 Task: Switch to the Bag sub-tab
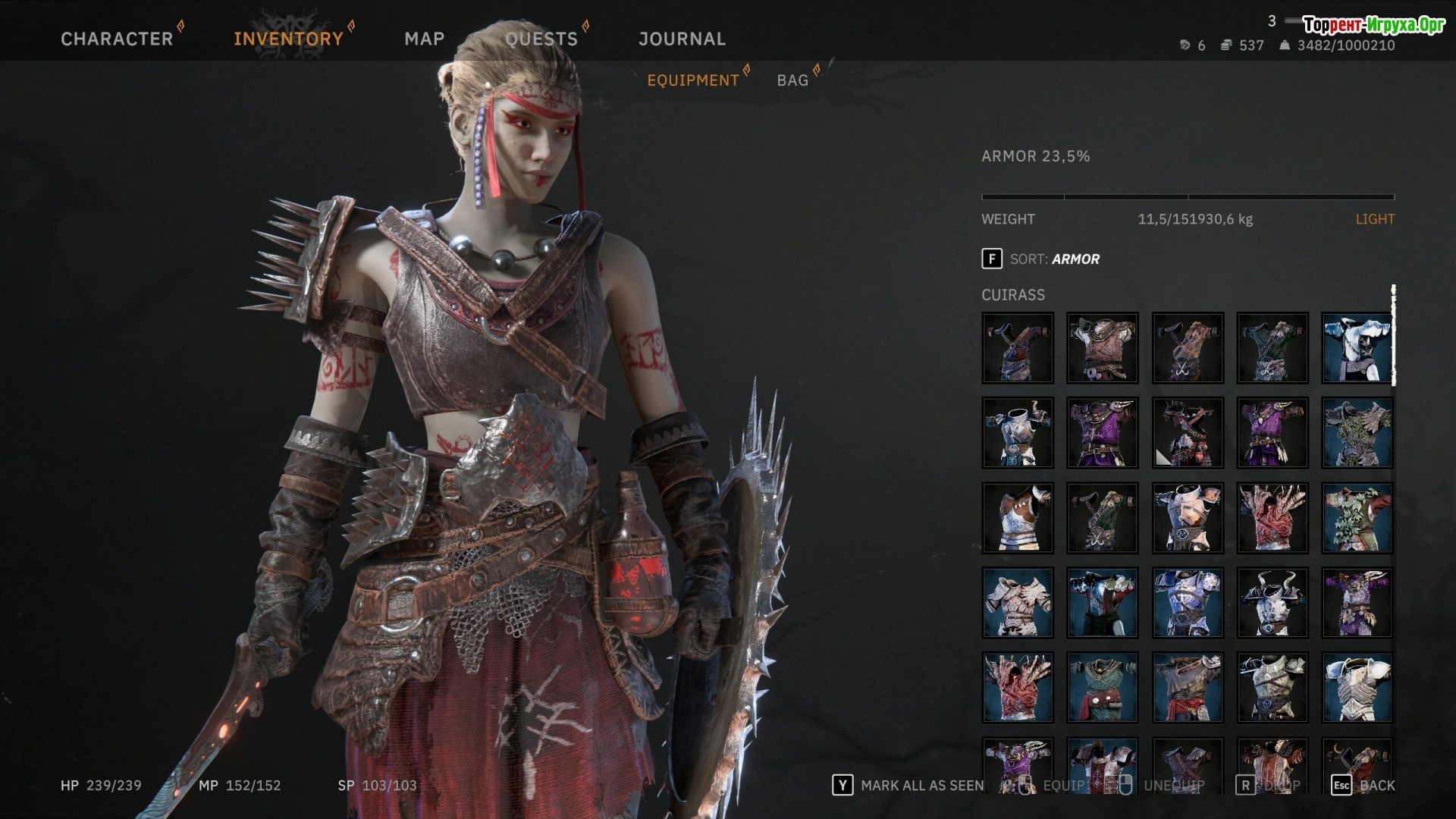[792, 80]
